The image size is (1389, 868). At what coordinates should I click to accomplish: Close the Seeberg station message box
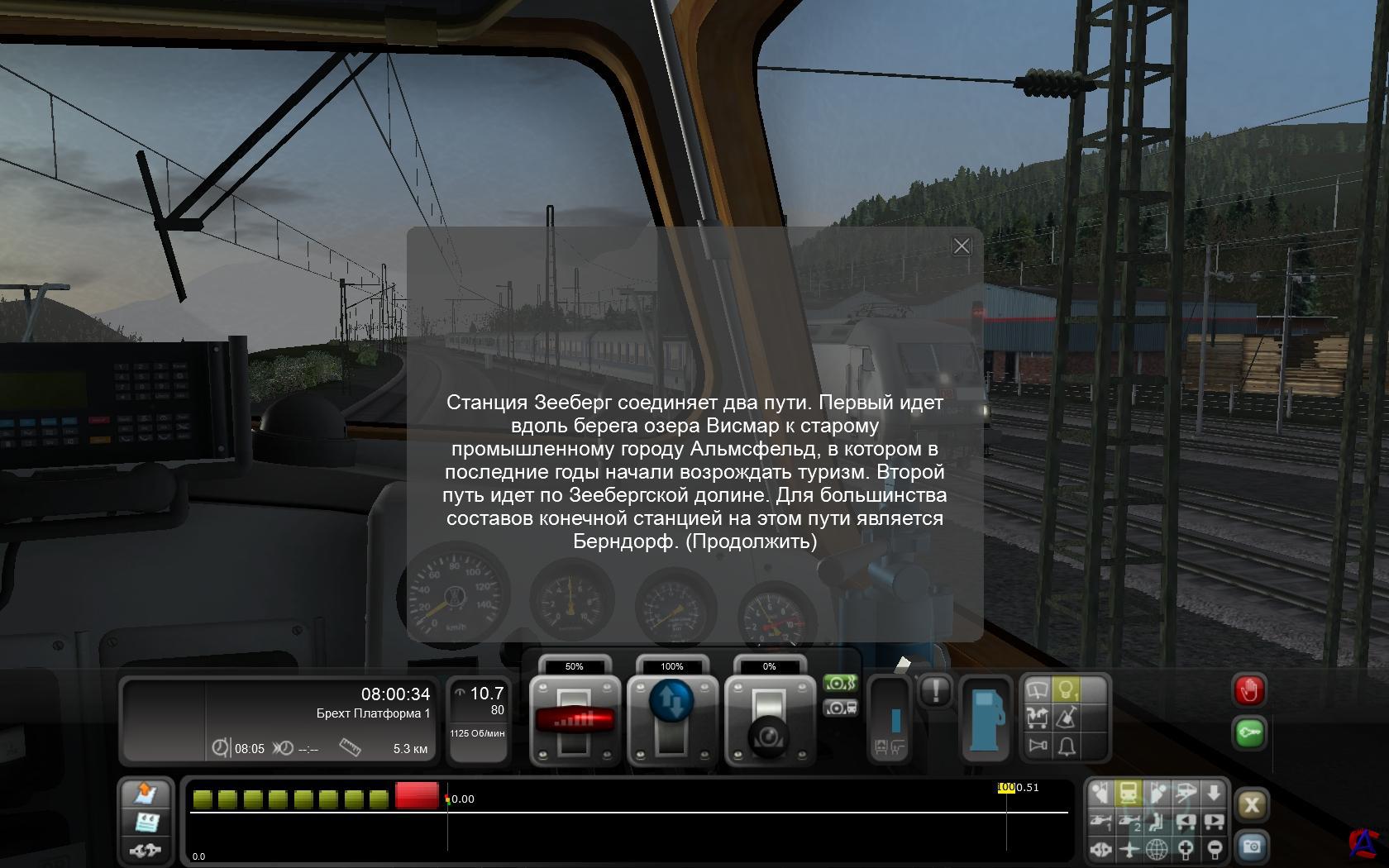tap(961, 246)
